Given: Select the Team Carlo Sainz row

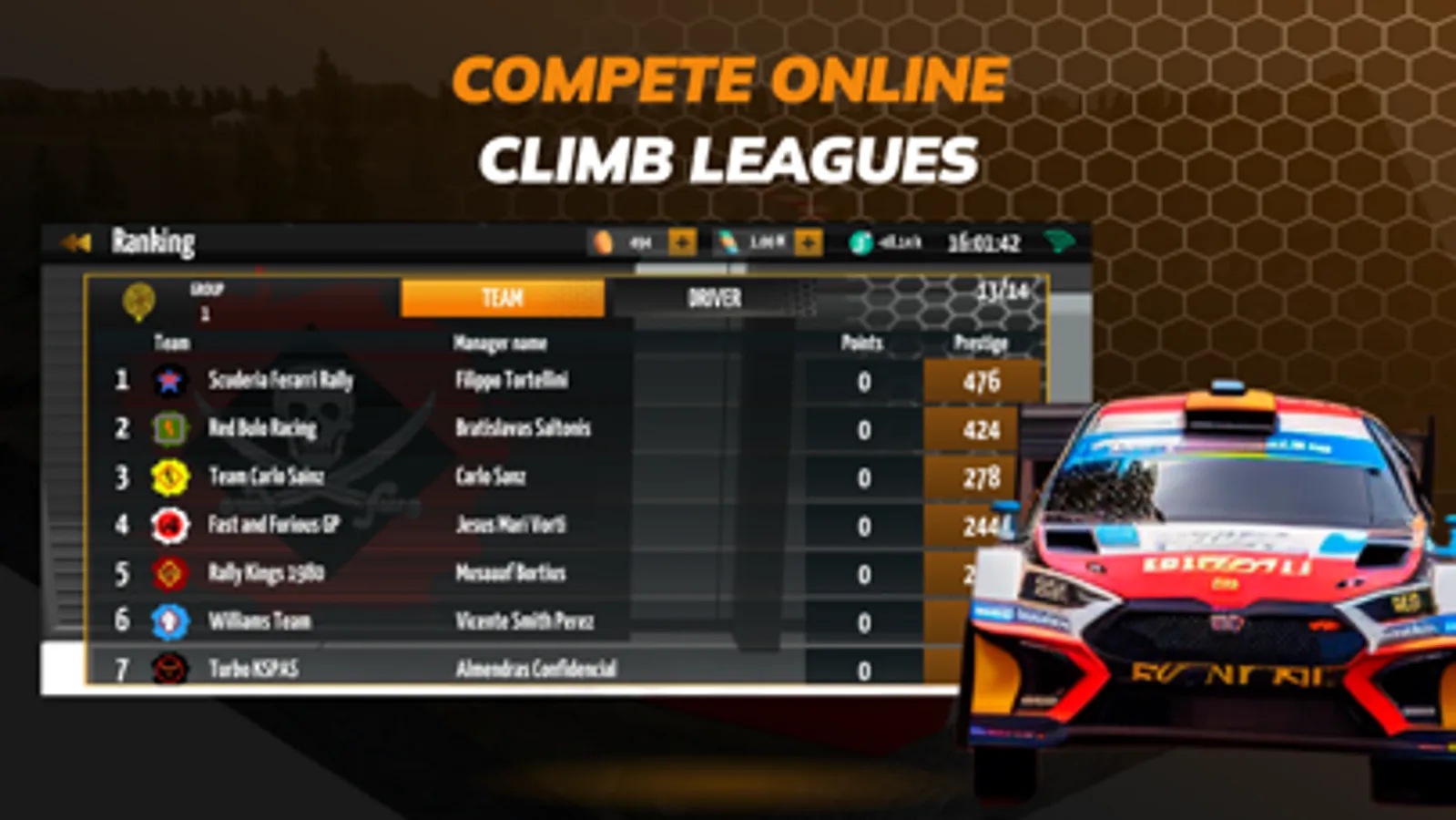Looking at the screenshot, I should 455,477.
